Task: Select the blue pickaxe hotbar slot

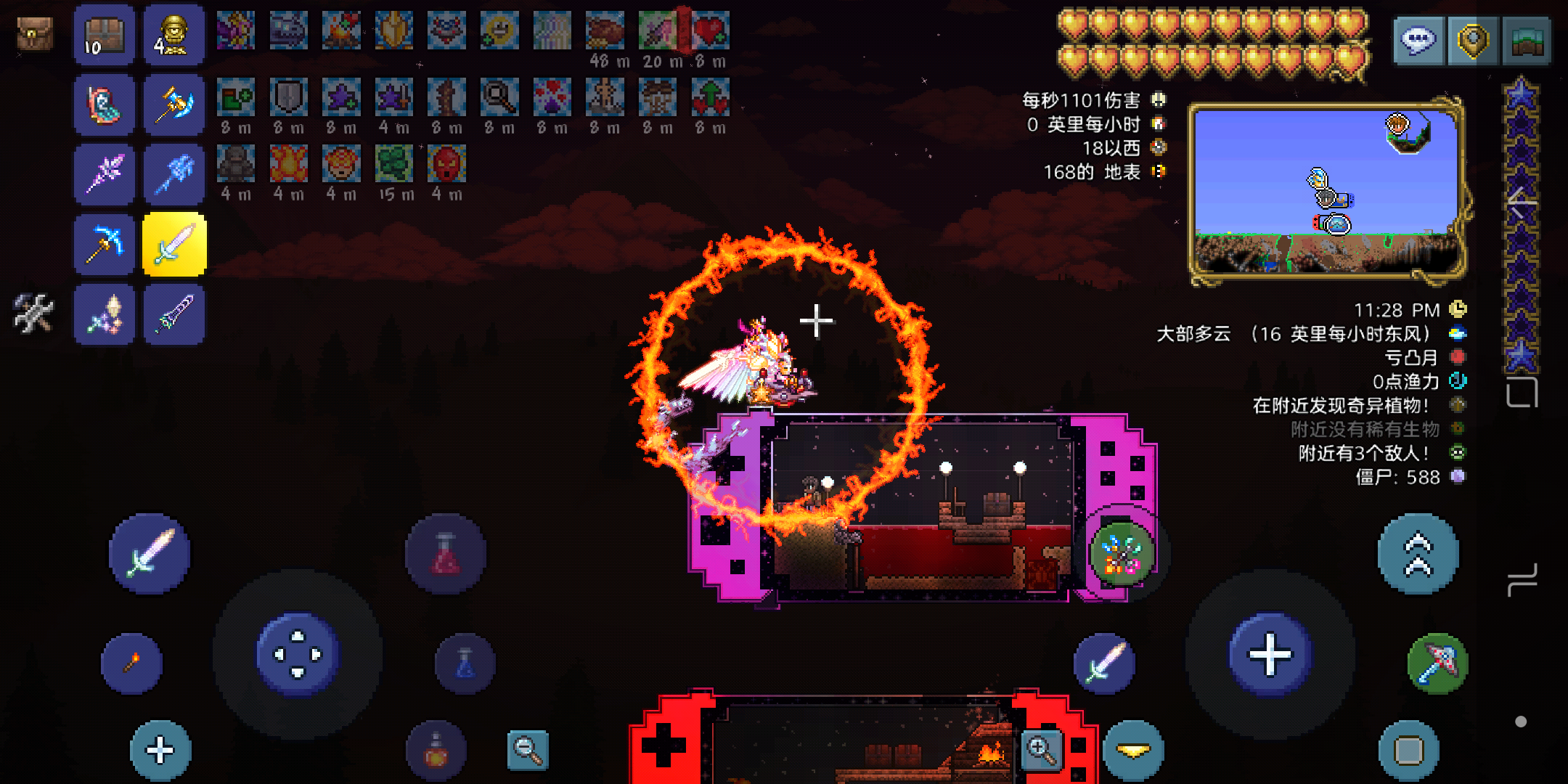Action: pos(105,245)
